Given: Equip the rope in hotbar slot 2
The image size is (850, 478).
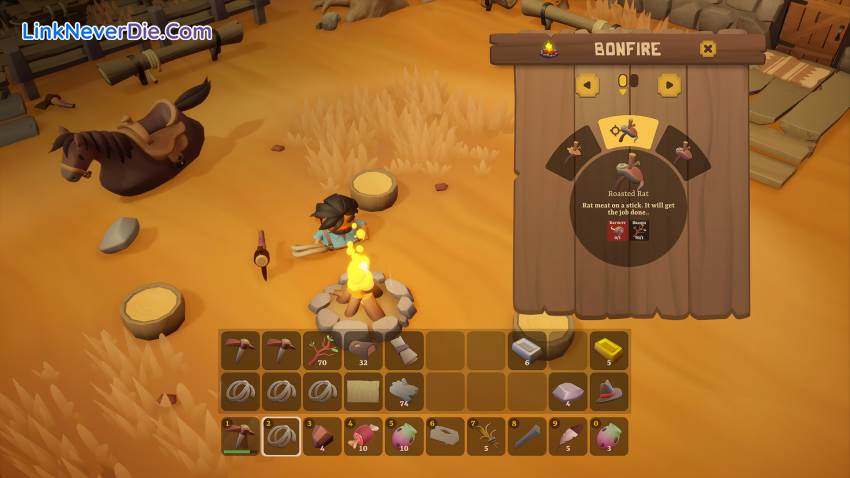Looking at the screenshot, I should point(281,437).
